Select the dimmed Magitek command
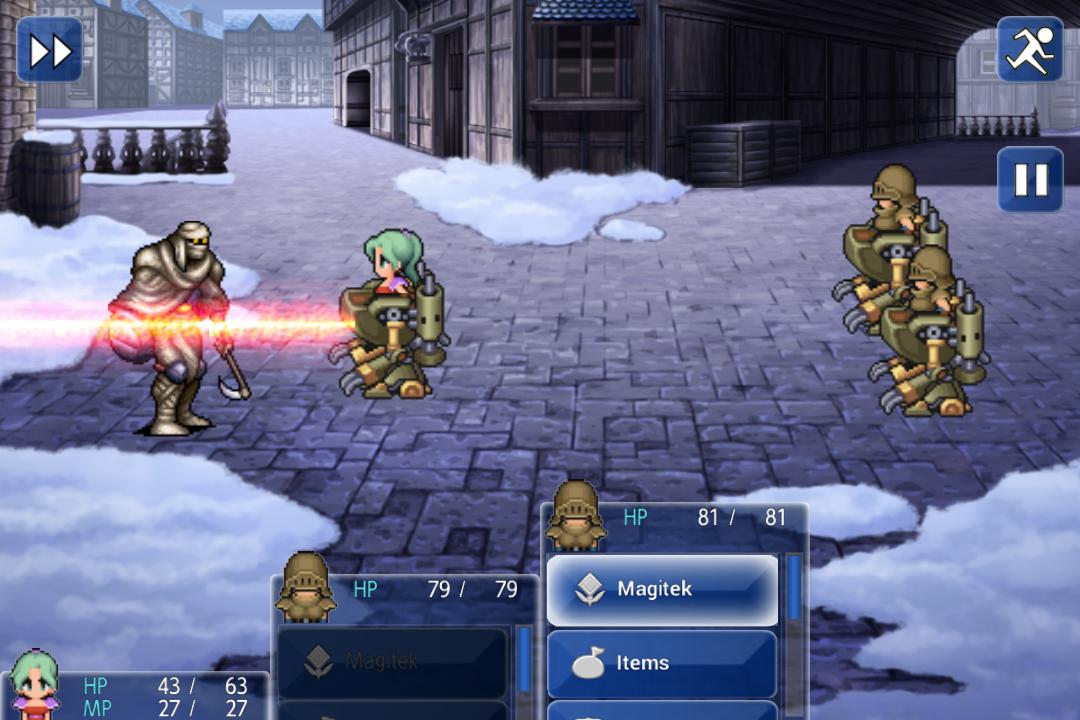 pyautogui.click(x=392, y=661)
